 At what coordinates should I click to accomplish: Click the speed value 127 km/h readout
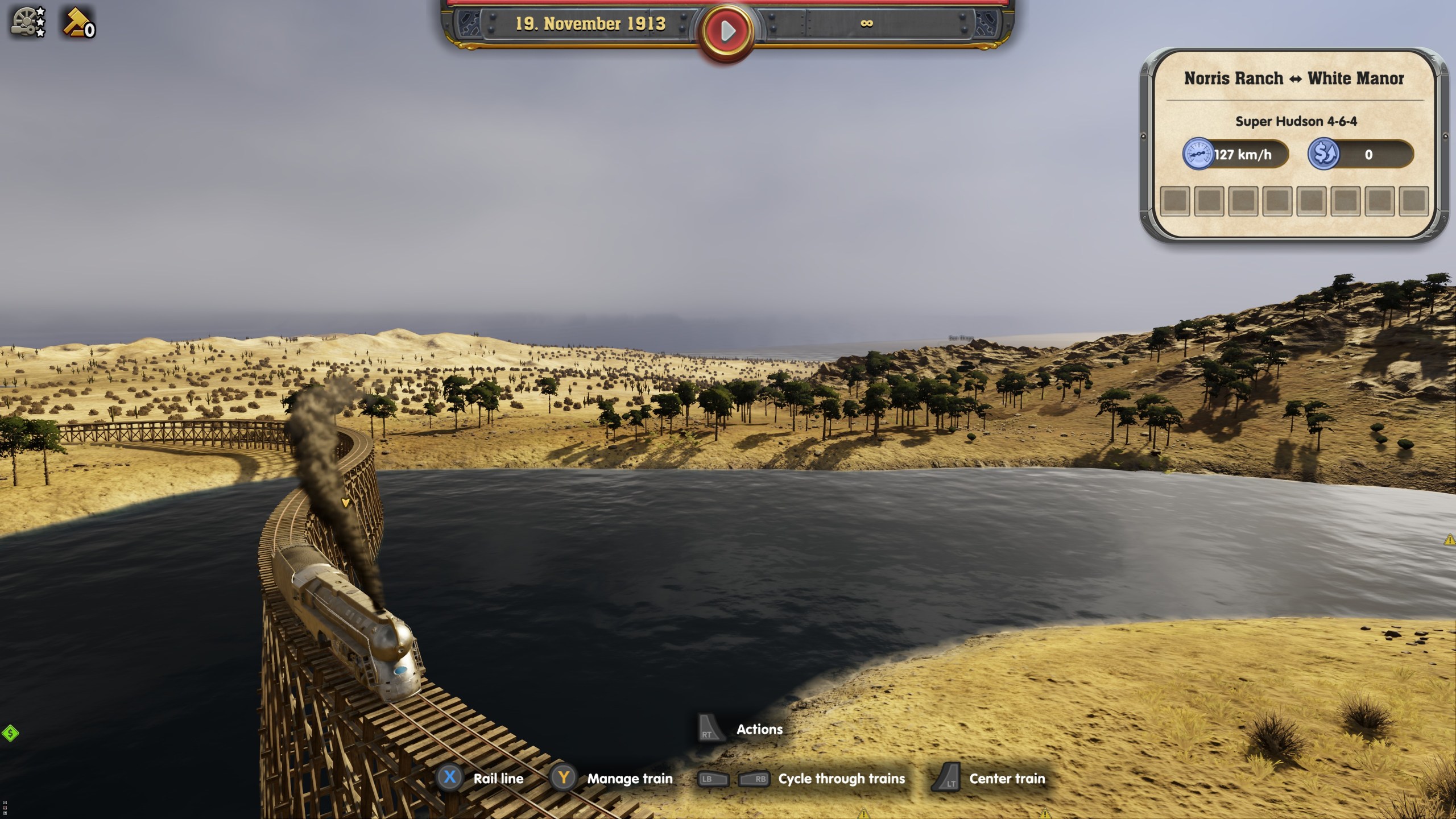click(1243, 154)
